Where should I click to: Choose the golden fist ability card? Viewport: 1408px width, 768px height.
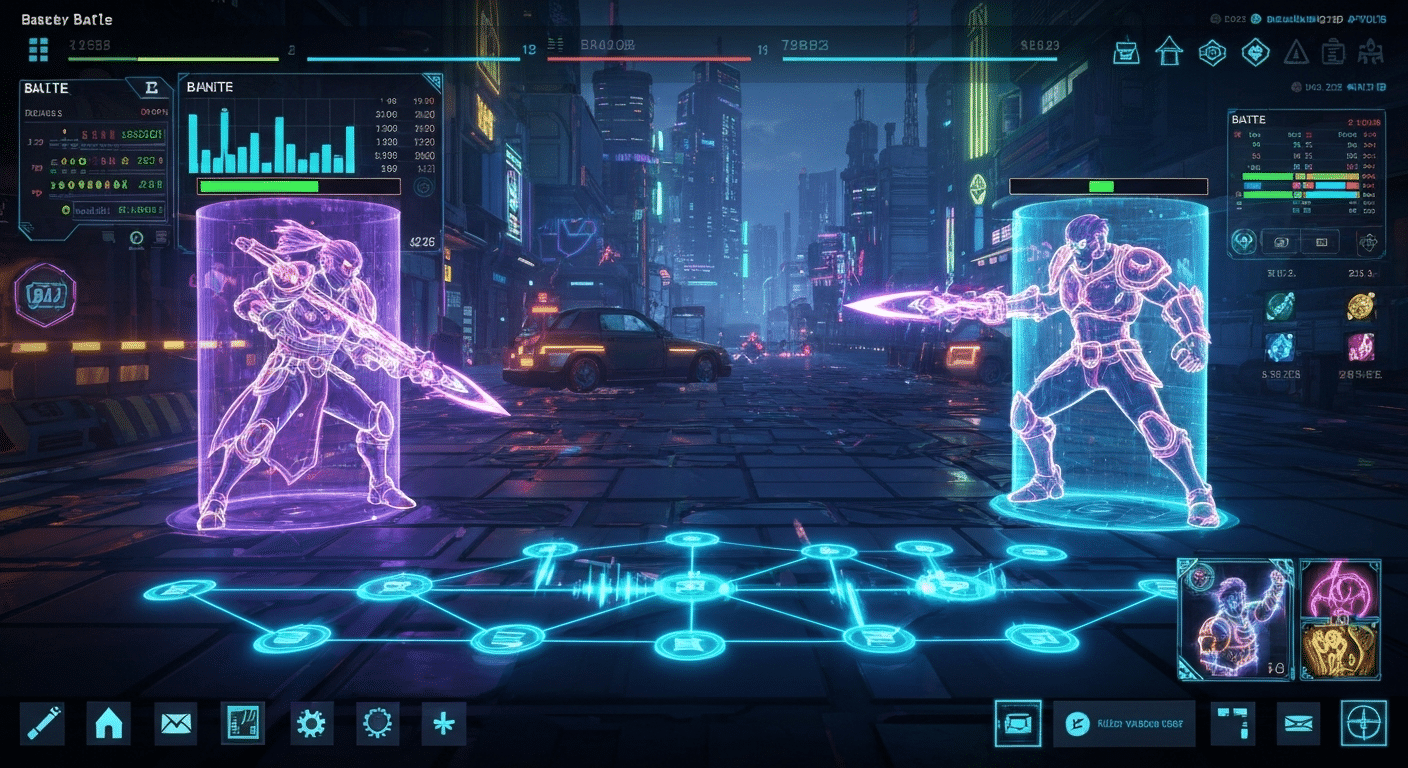[1340, 650]
